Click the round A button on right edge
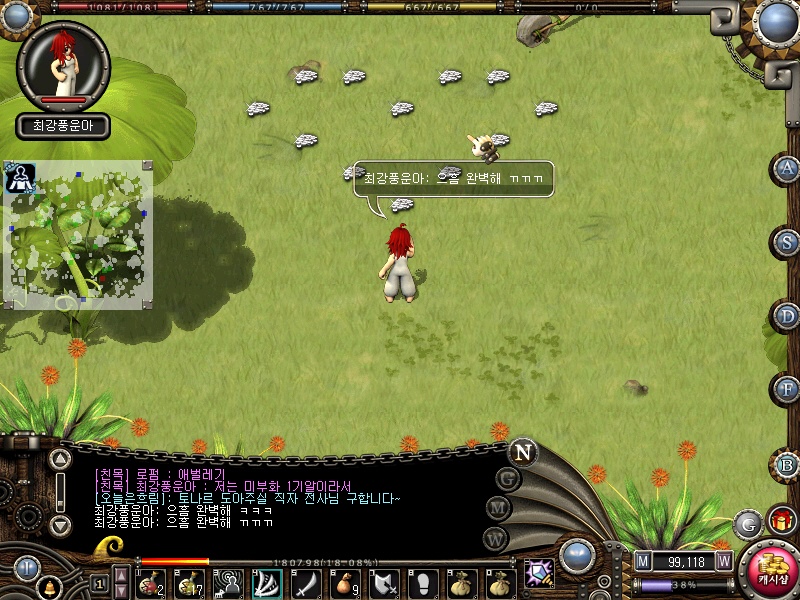 (788, 168)
